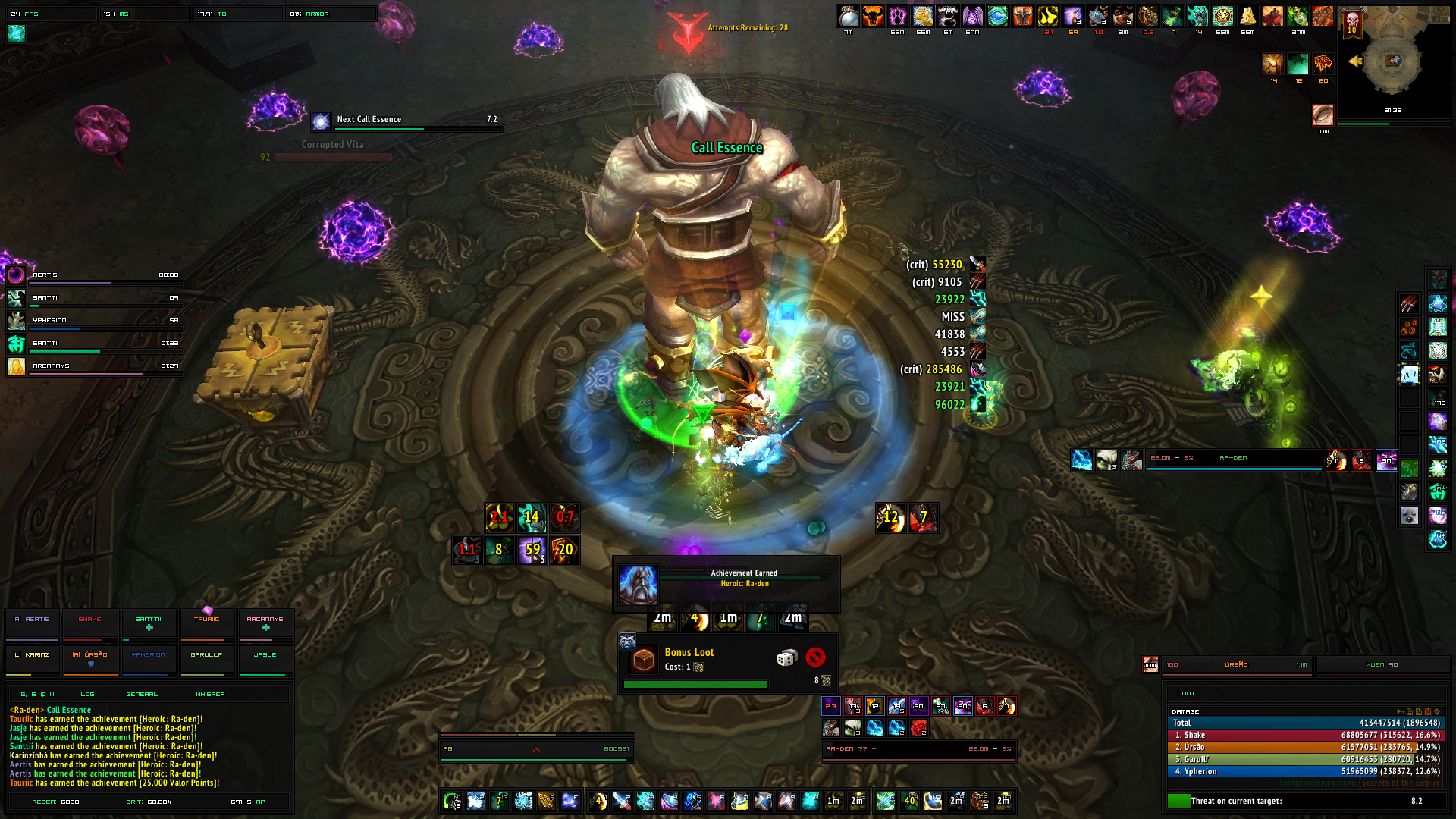Select the Ra-den boss frame on right

(1234, 459)
